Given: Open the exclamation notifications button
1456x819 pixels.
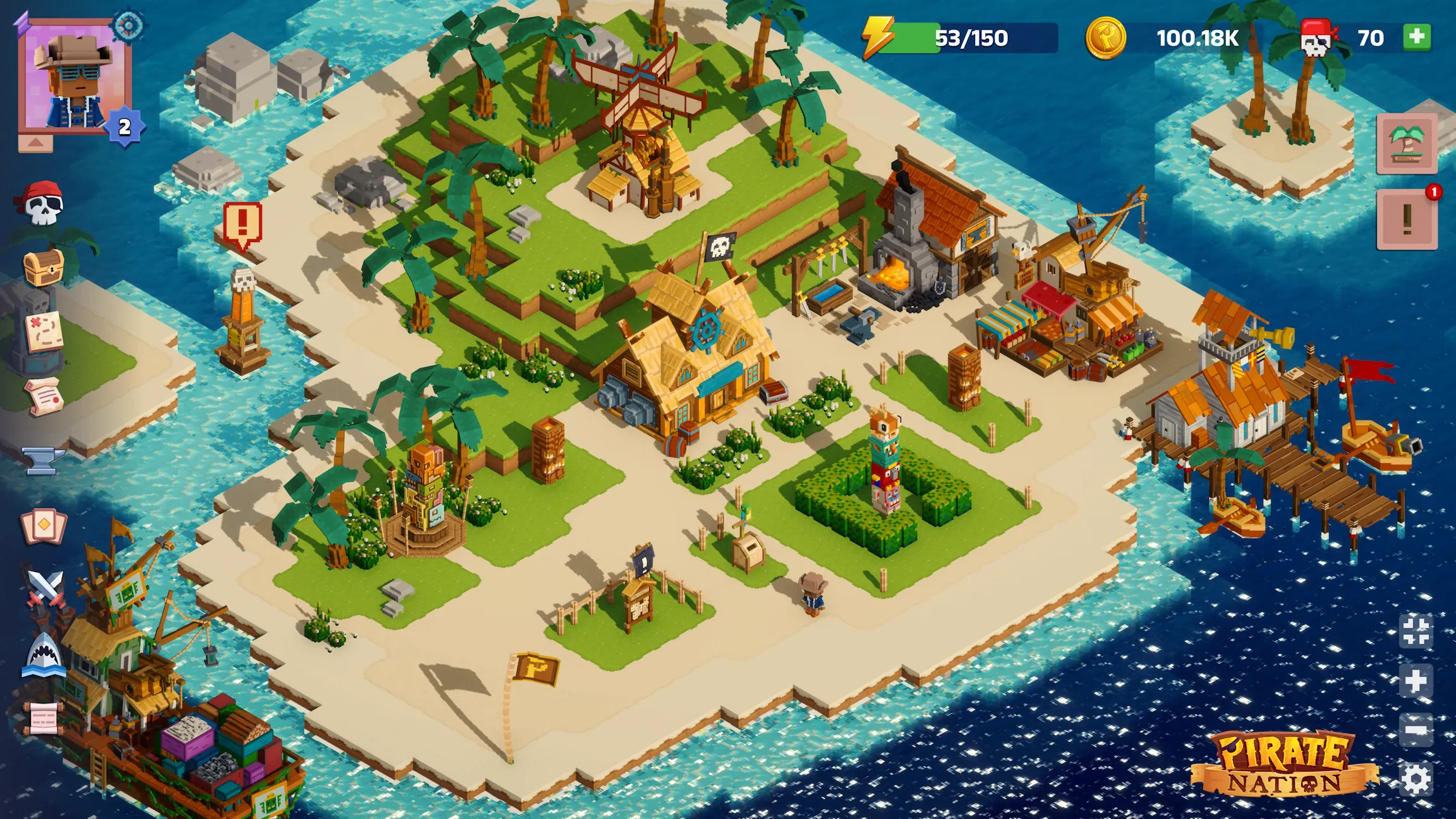Looking at the screenshot, I should point(1407,219).
